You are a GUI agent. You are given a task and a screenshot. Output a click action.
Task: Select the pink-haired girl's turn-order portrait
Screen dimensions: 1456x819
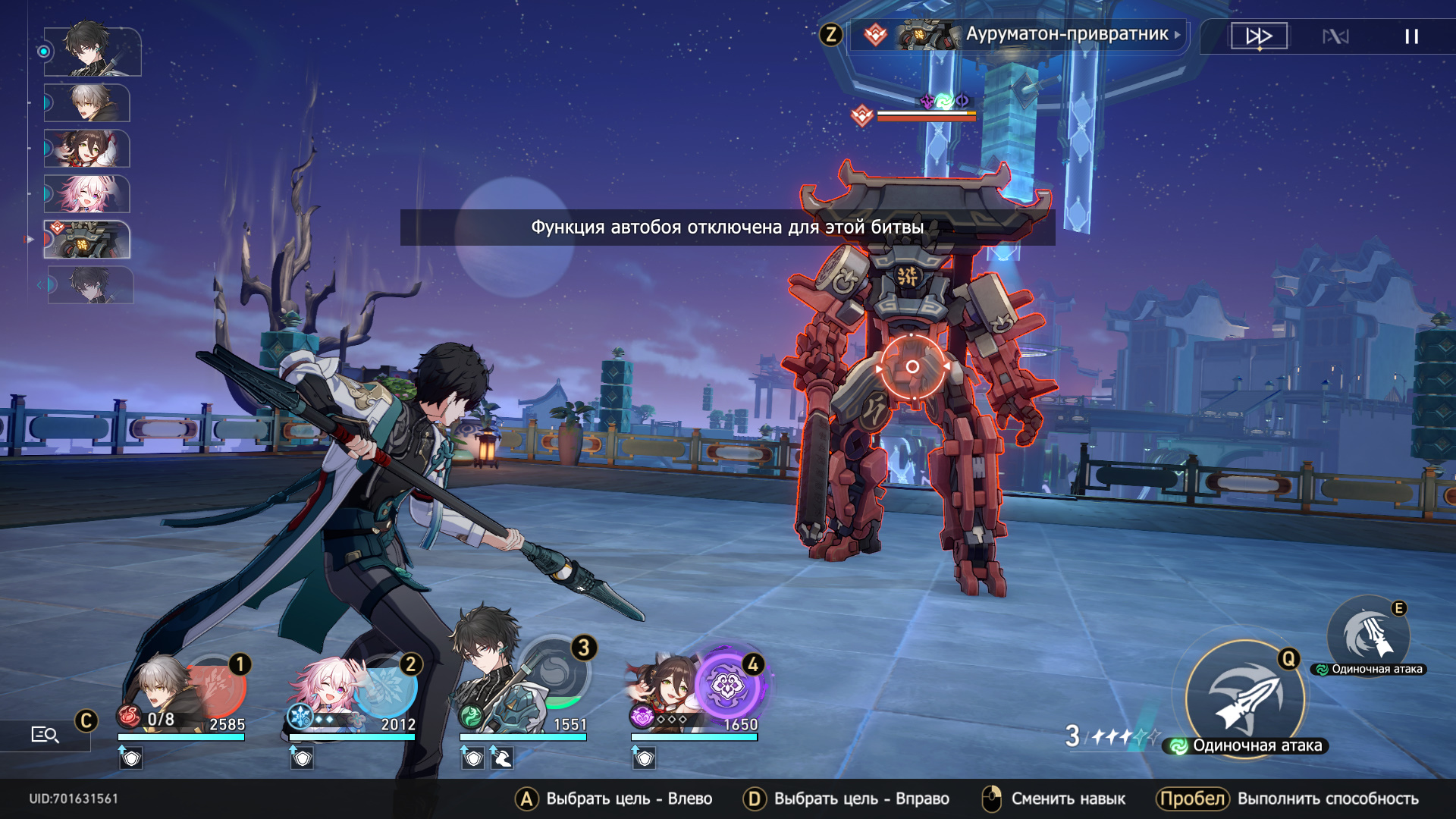click(88, 194)
